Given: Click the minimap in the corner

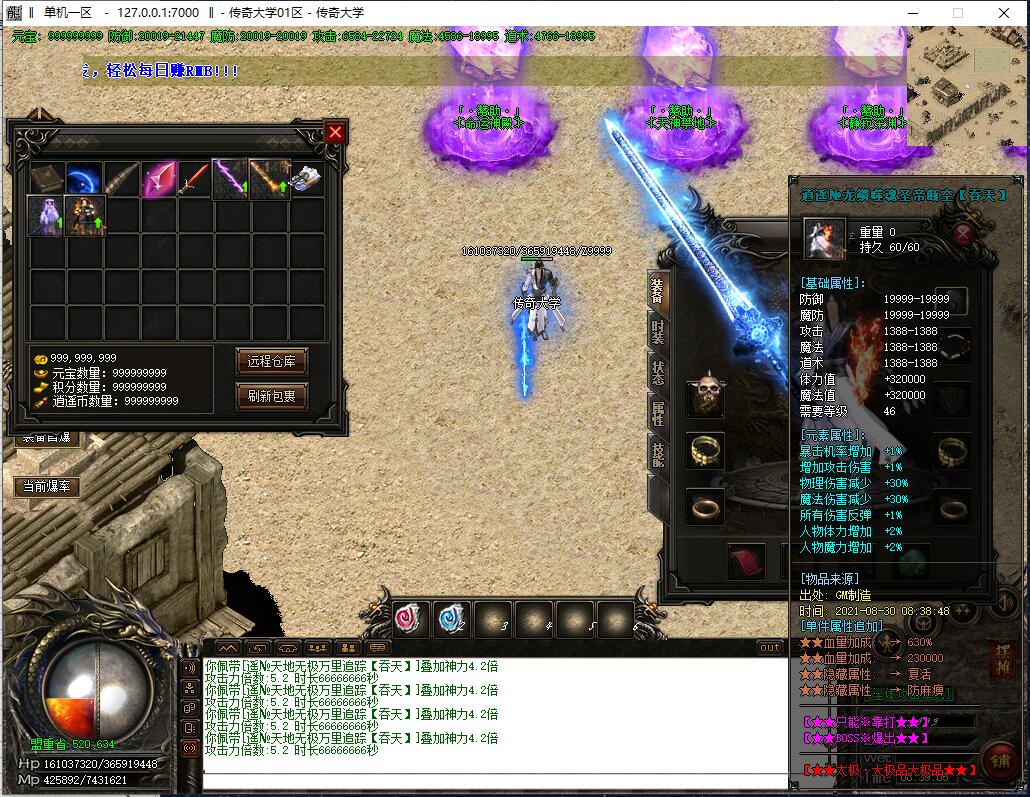Looking at the screenshot, I should 967,86.
